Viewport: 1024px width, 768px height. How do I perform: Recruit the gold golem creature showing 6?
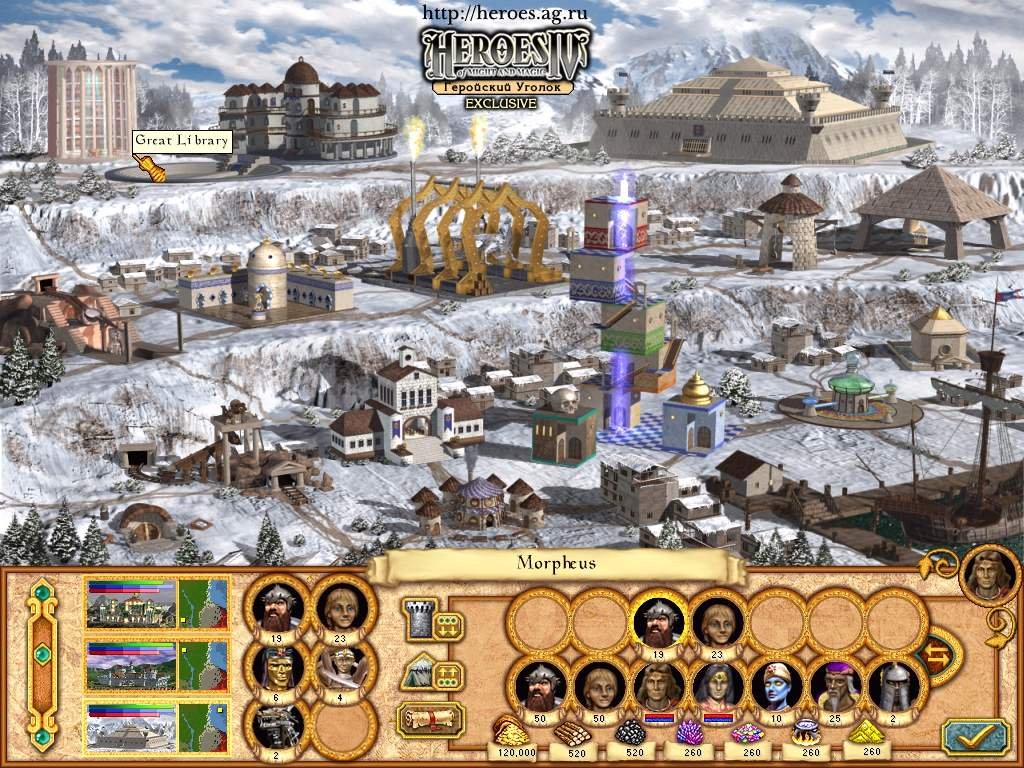pos(277,668)
